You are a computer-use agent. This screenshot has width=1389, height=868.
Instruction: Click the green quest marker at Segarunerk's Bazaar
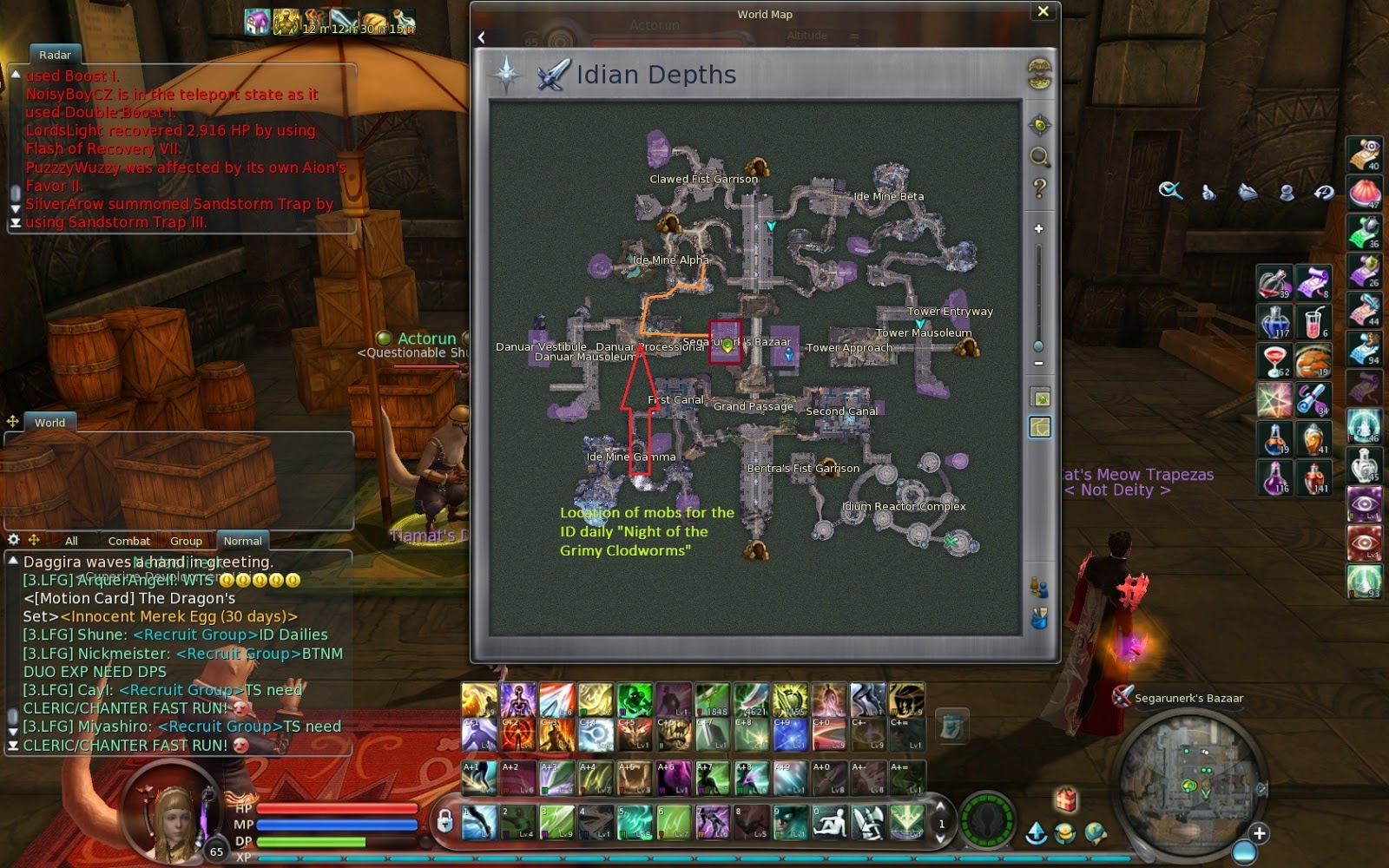(x=727, y=345)
